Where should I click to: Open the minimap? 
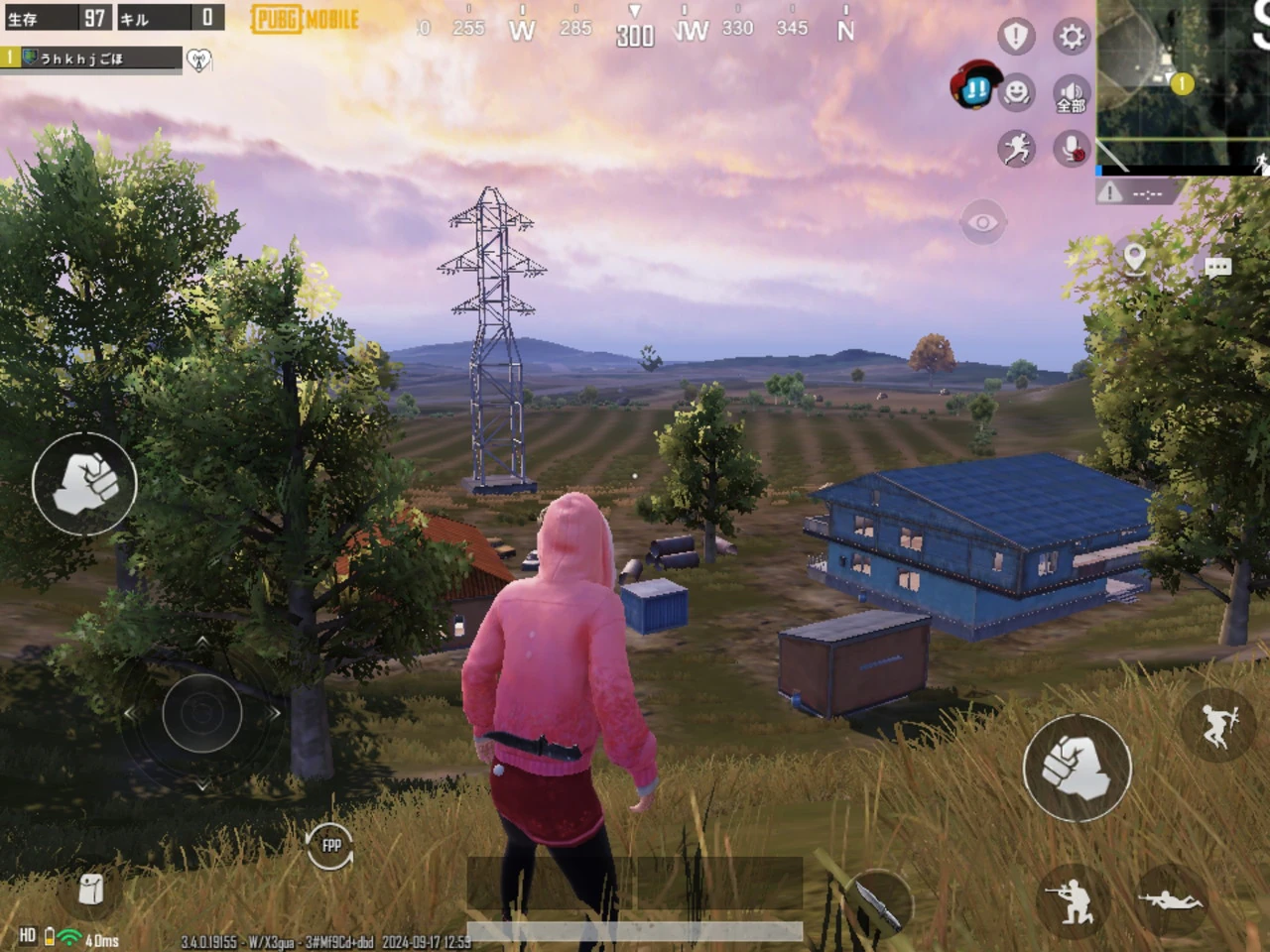point(1183,84)
